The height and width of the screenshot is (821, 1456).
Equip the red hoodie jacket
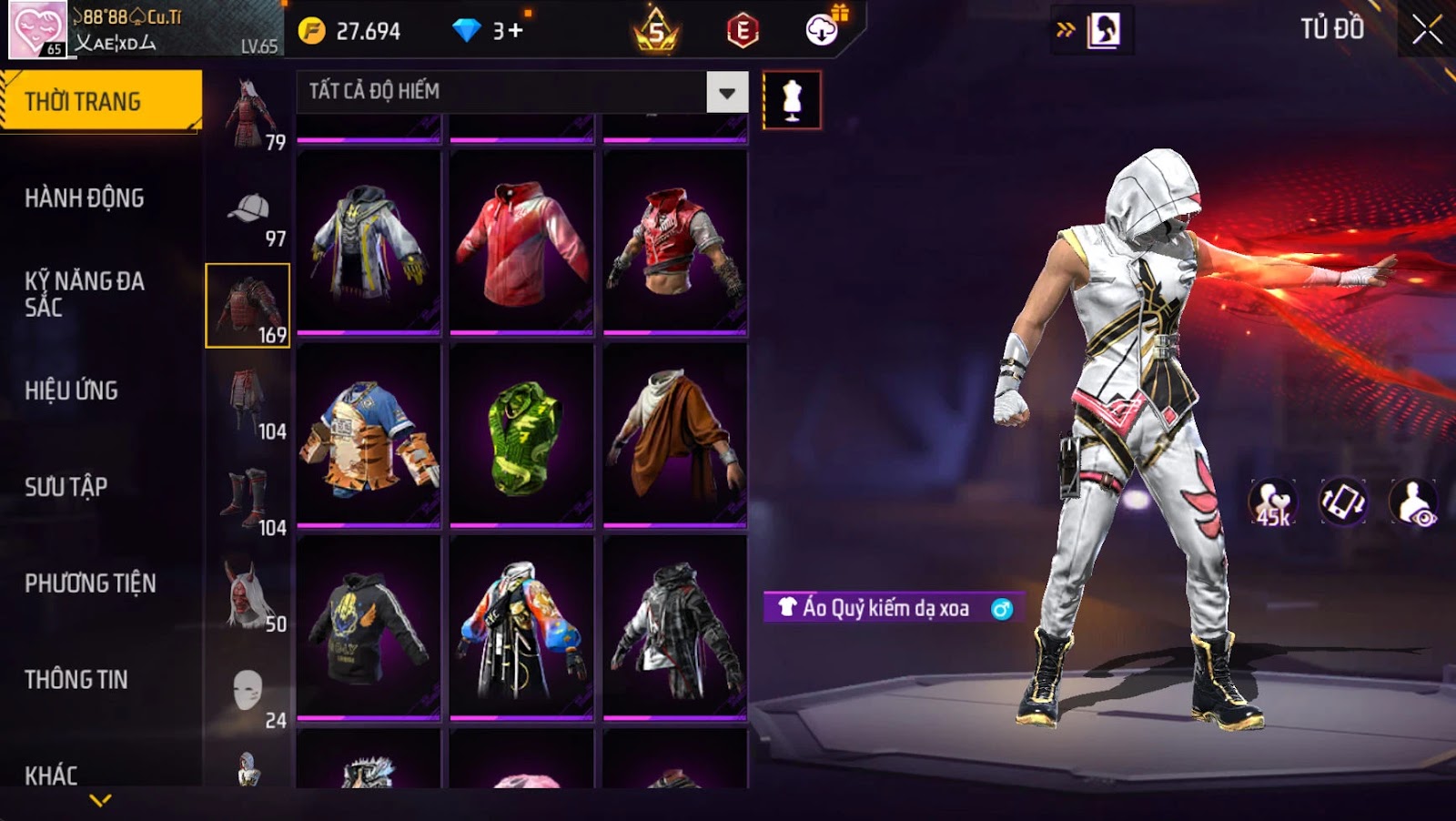coord(521,243)
